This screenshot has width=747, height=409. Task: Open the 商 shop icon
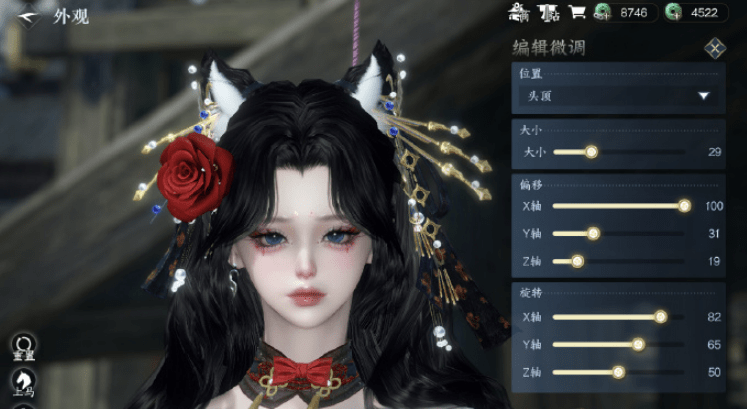518,13
